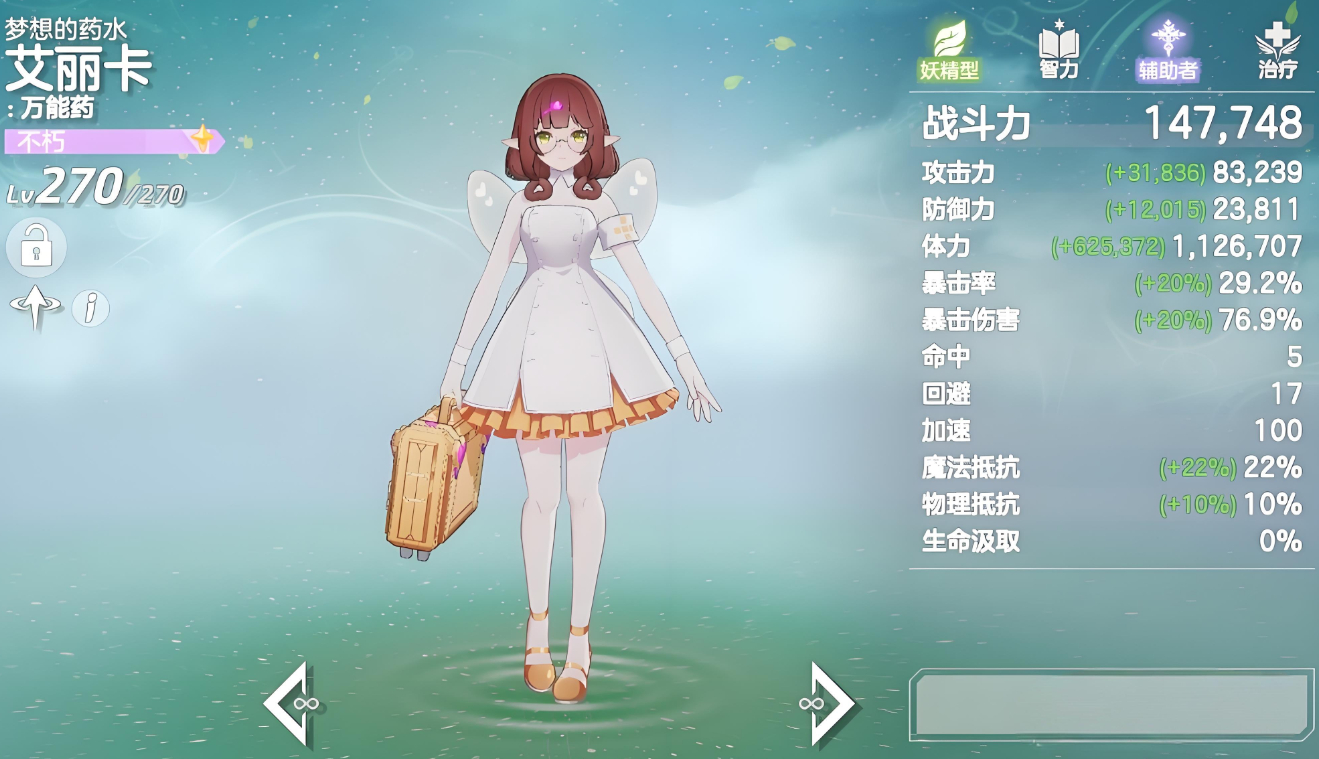Toggle the padlock lock button
This screenshot has height=759, width=1319.
click(36, 247)
